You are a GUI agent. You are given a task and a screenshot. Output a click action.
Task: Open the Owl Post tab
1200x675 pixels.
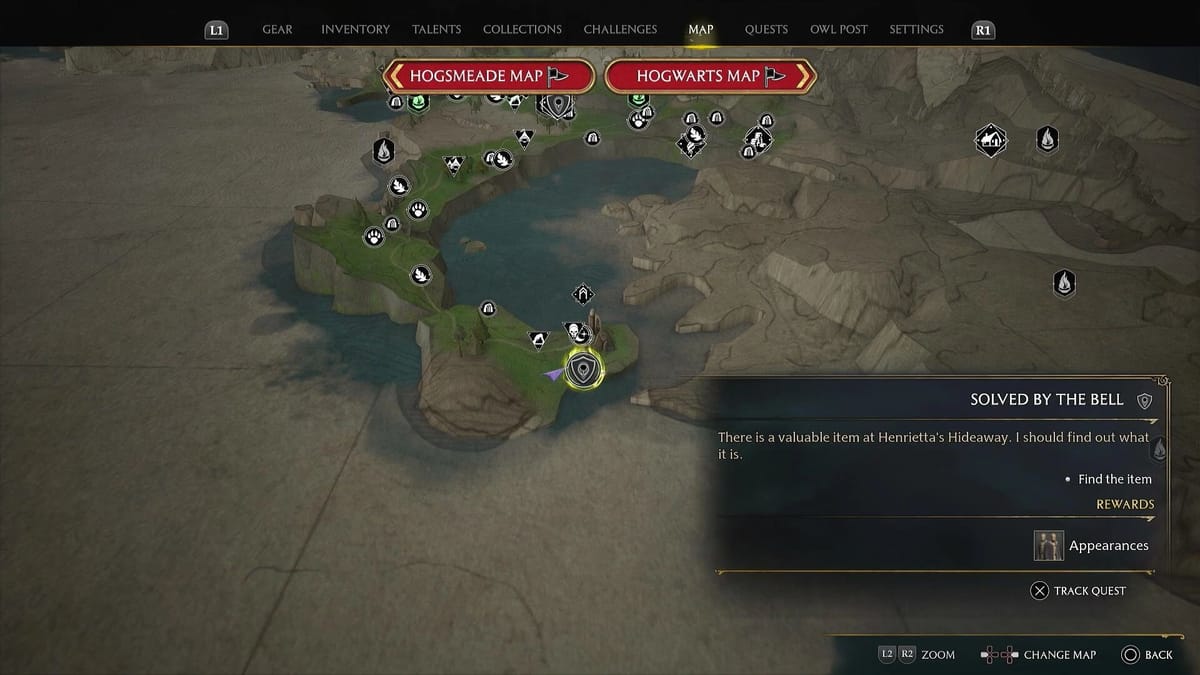pos(839,30)
